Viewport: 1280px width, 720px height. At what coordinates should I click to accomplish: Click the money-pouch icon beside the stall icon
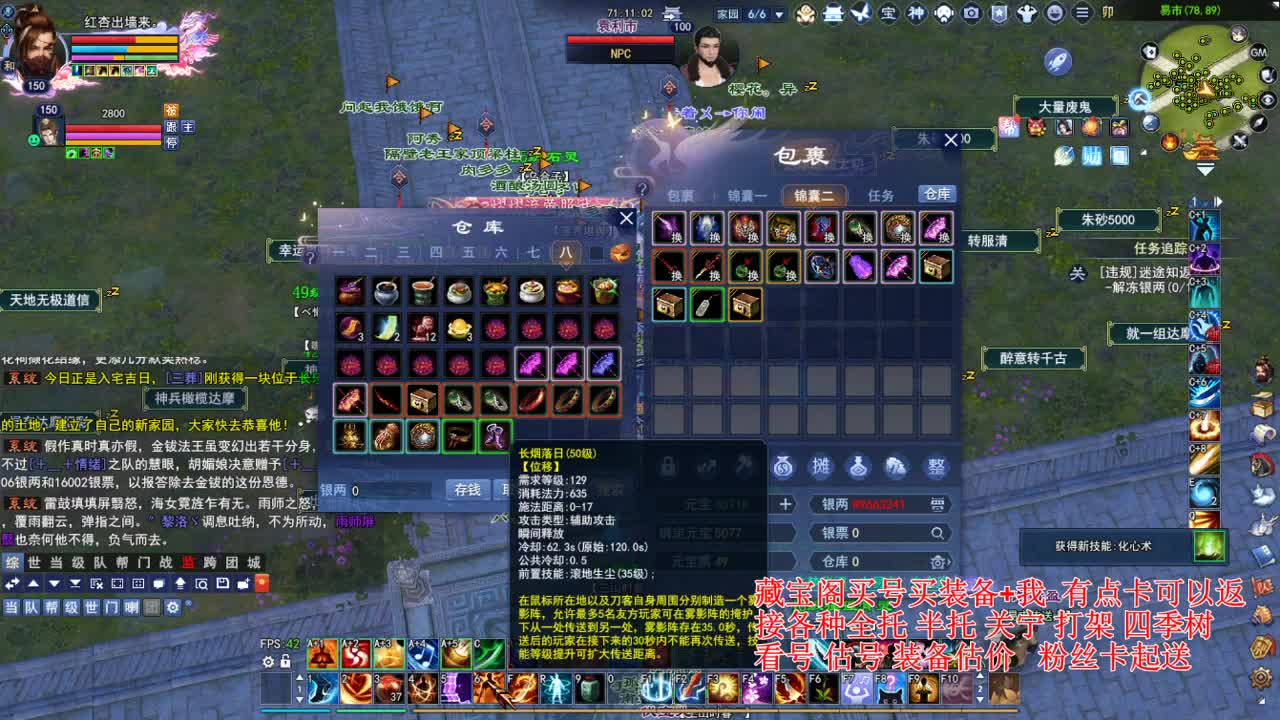click(x=783, y=466)
